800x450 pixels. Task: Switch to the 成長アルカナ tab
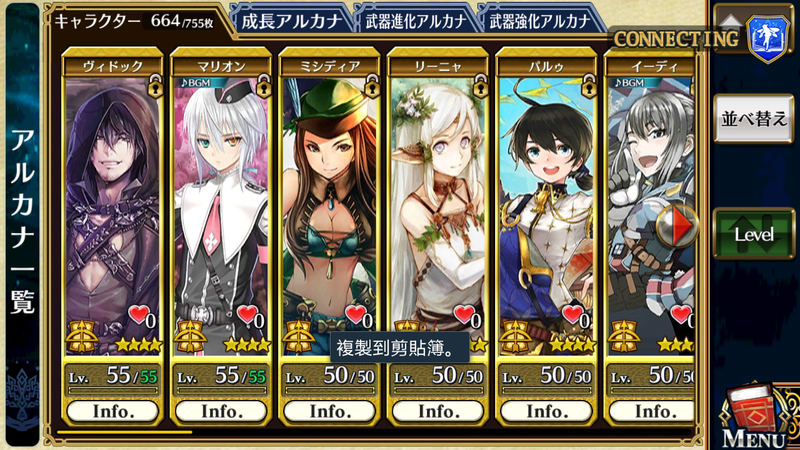click(293, 19)
